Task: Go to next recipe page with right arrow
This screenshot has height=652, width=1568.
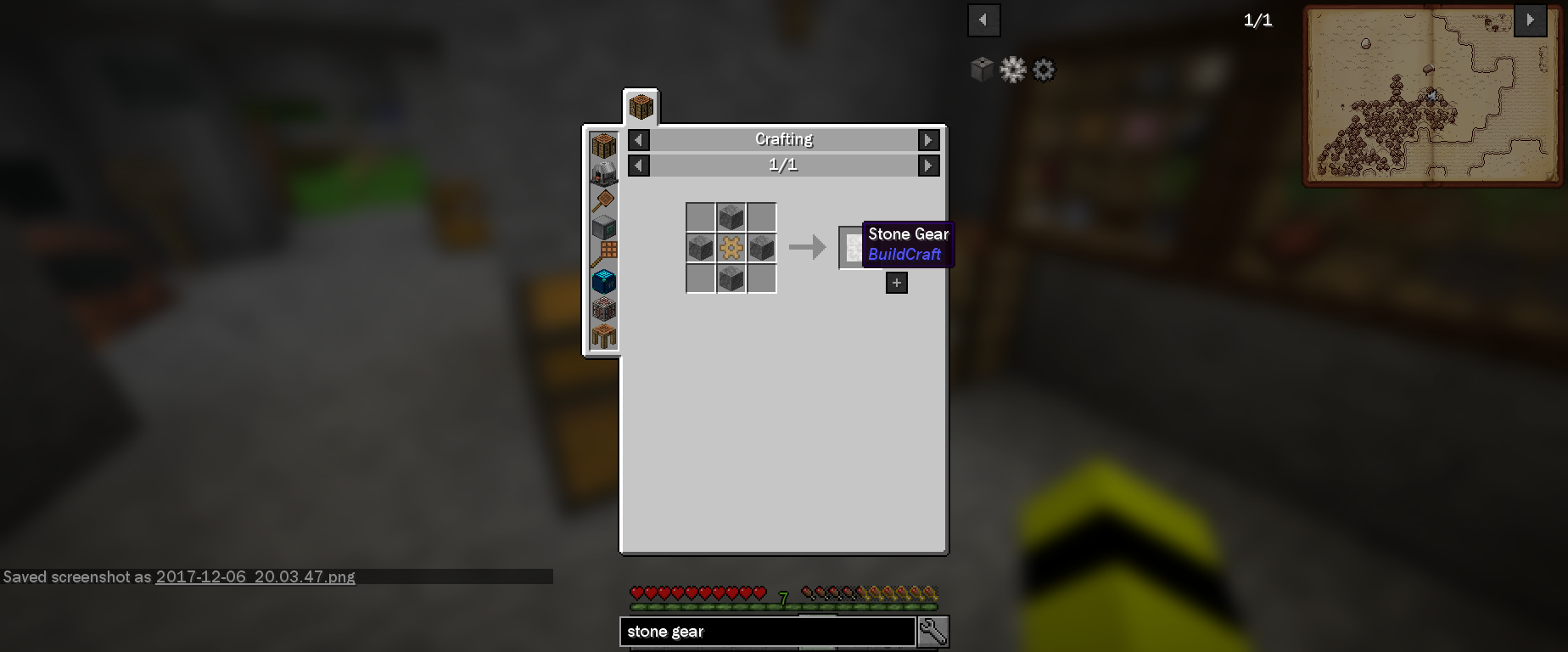Action: click(927, 166)
